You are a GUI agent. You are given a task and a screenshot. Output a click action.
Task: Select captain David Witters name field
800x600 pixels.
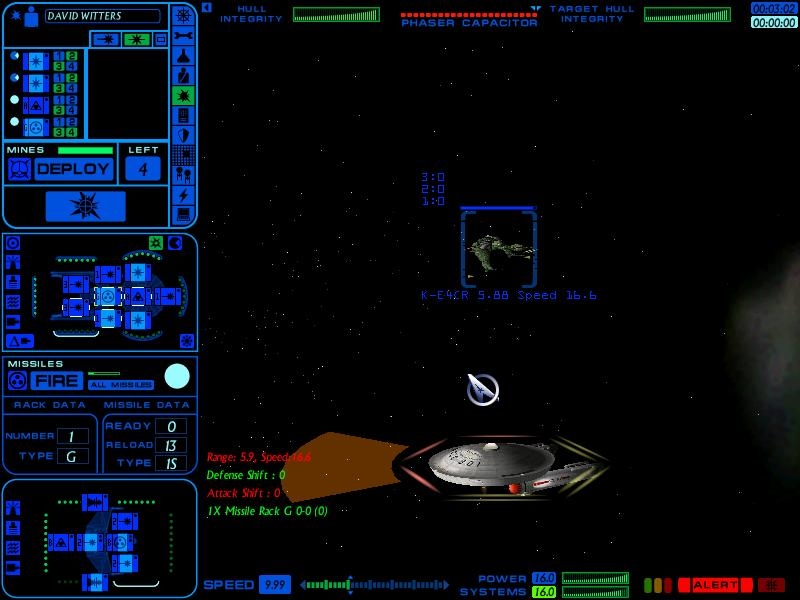pyautogui.click(x=100, y=16)
